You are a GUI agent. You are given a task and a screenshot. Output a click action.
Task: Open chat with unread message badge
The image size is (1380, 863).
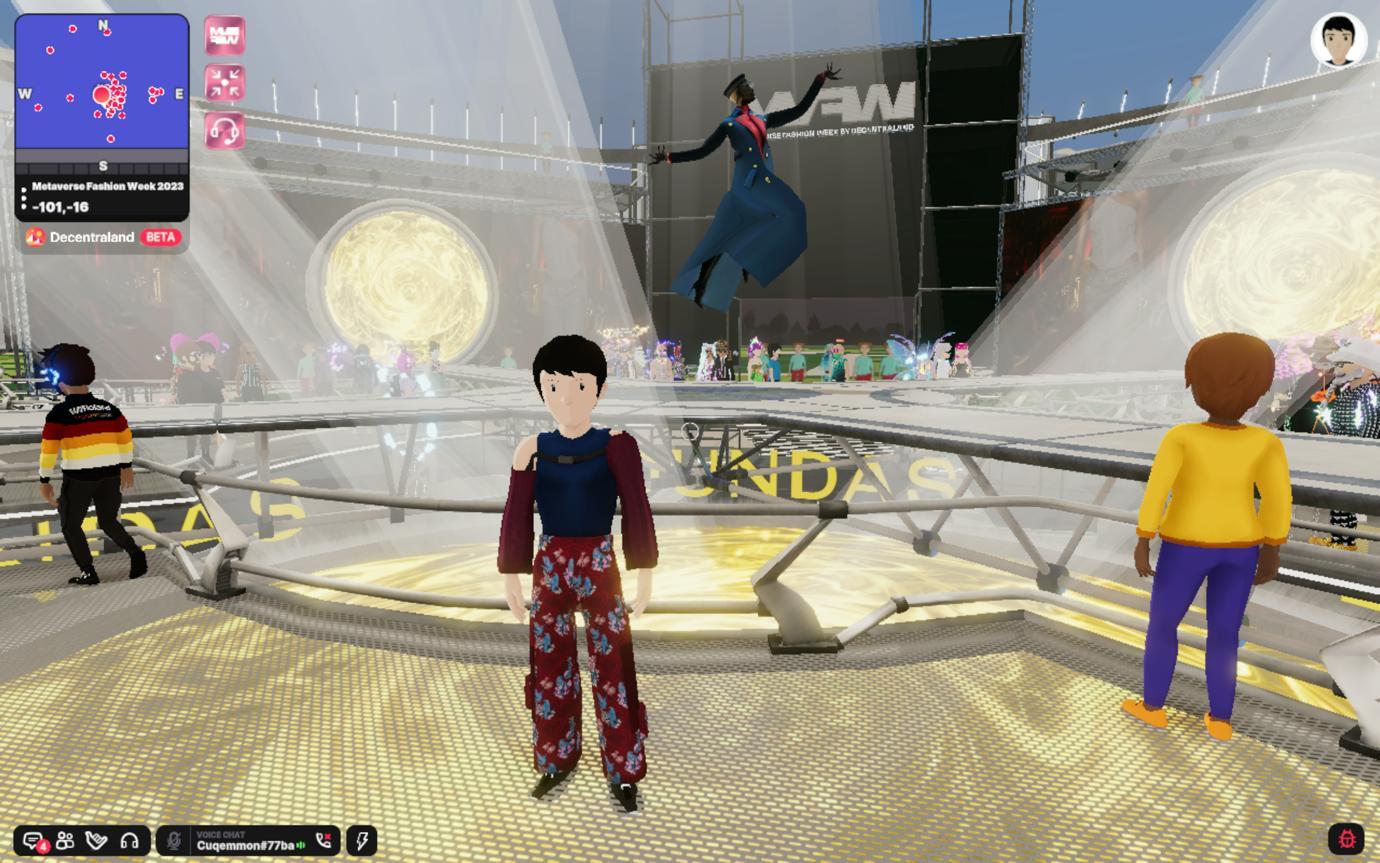coord(33,841)
